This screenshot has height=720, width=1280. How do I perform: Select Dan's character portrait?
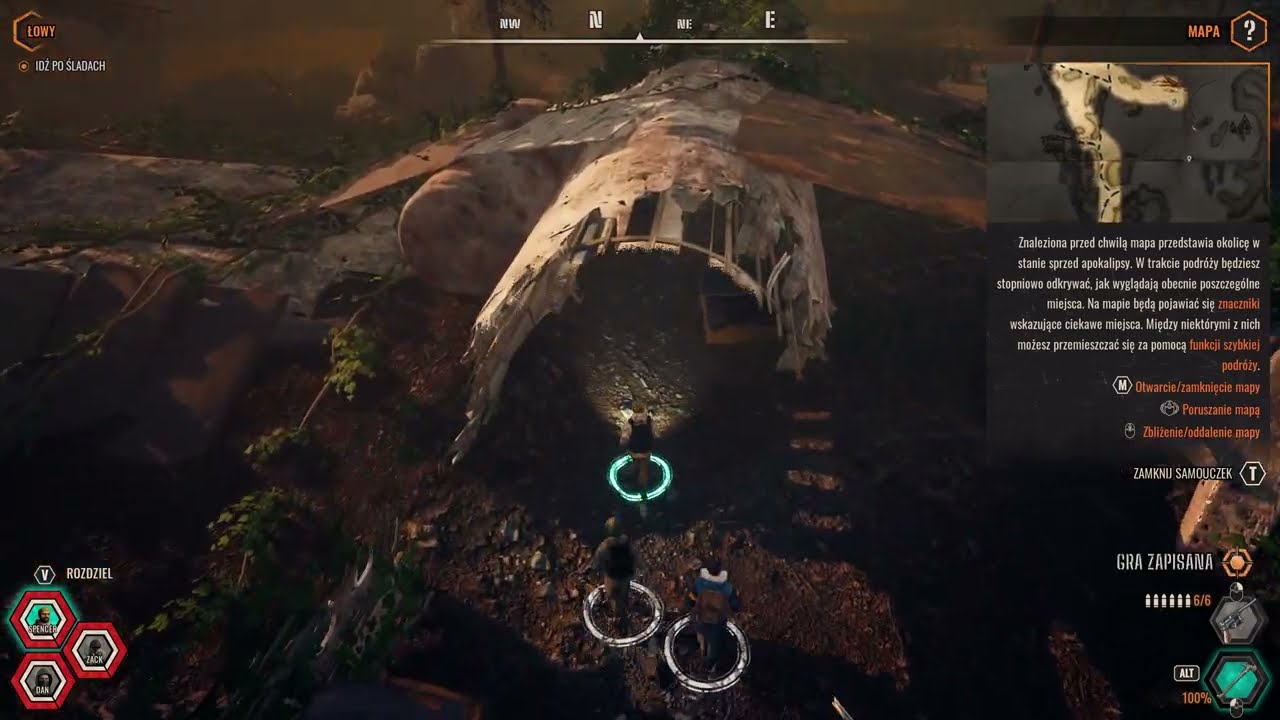tap(43, 681)
